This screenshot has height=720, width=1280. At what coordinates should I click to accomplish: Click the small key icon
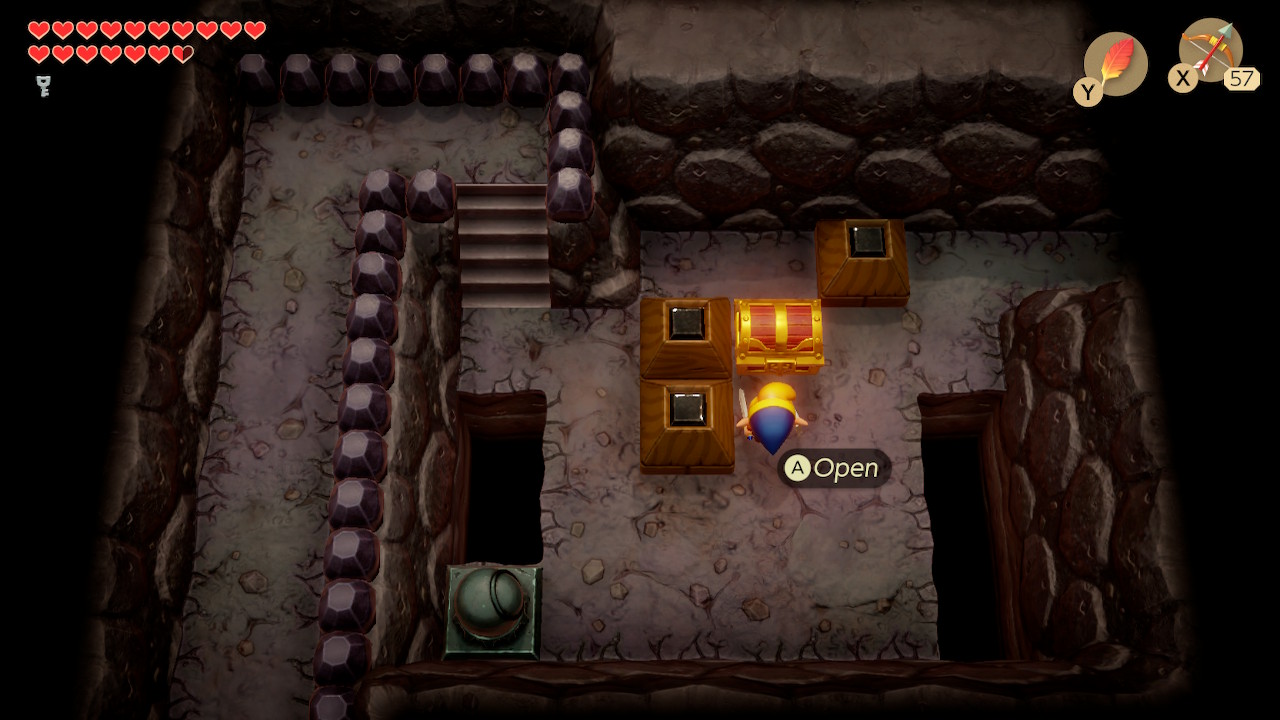(x=44, y=86)
